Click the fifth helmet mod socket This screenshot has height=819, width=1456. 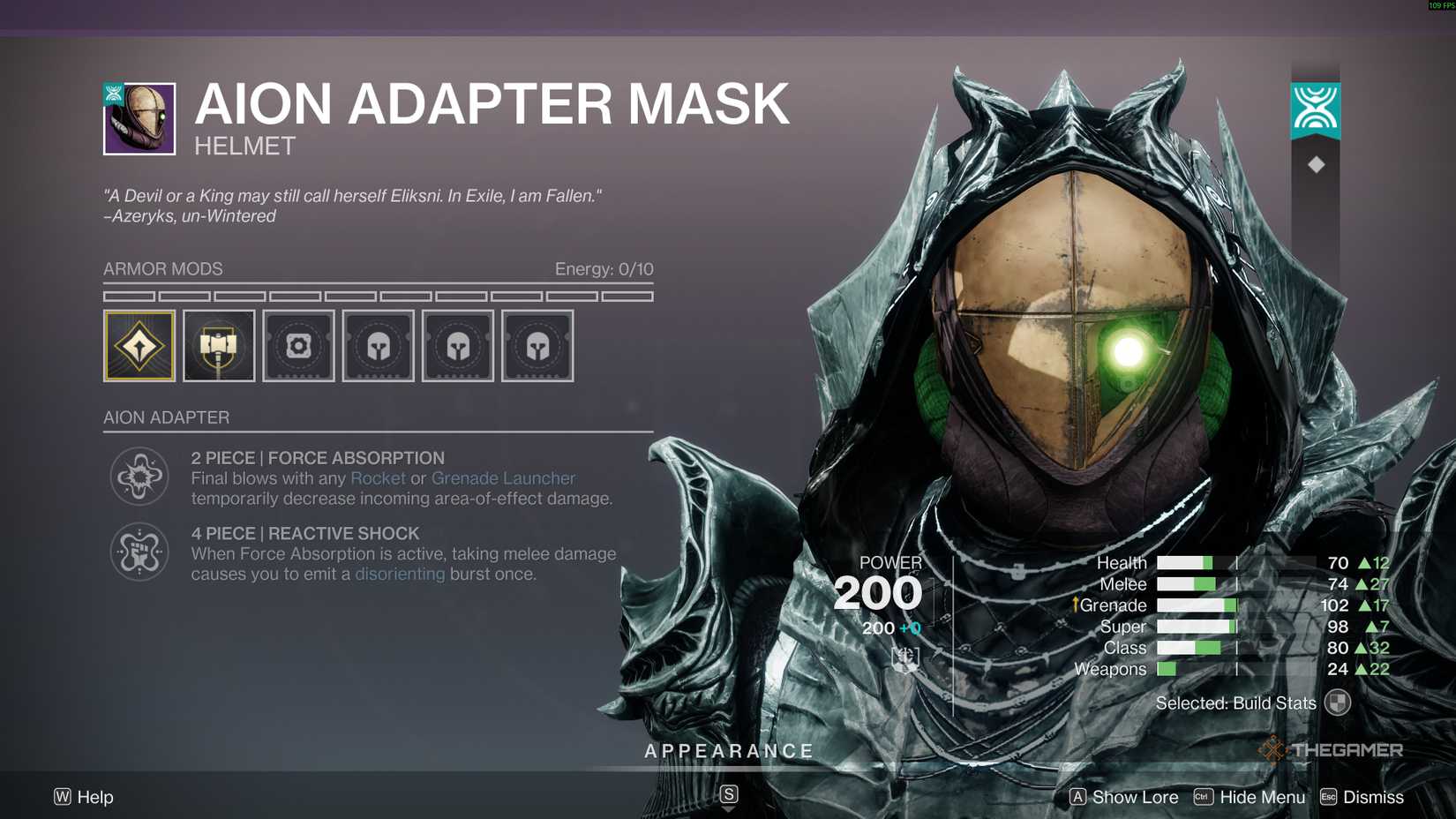pos(457,346)
